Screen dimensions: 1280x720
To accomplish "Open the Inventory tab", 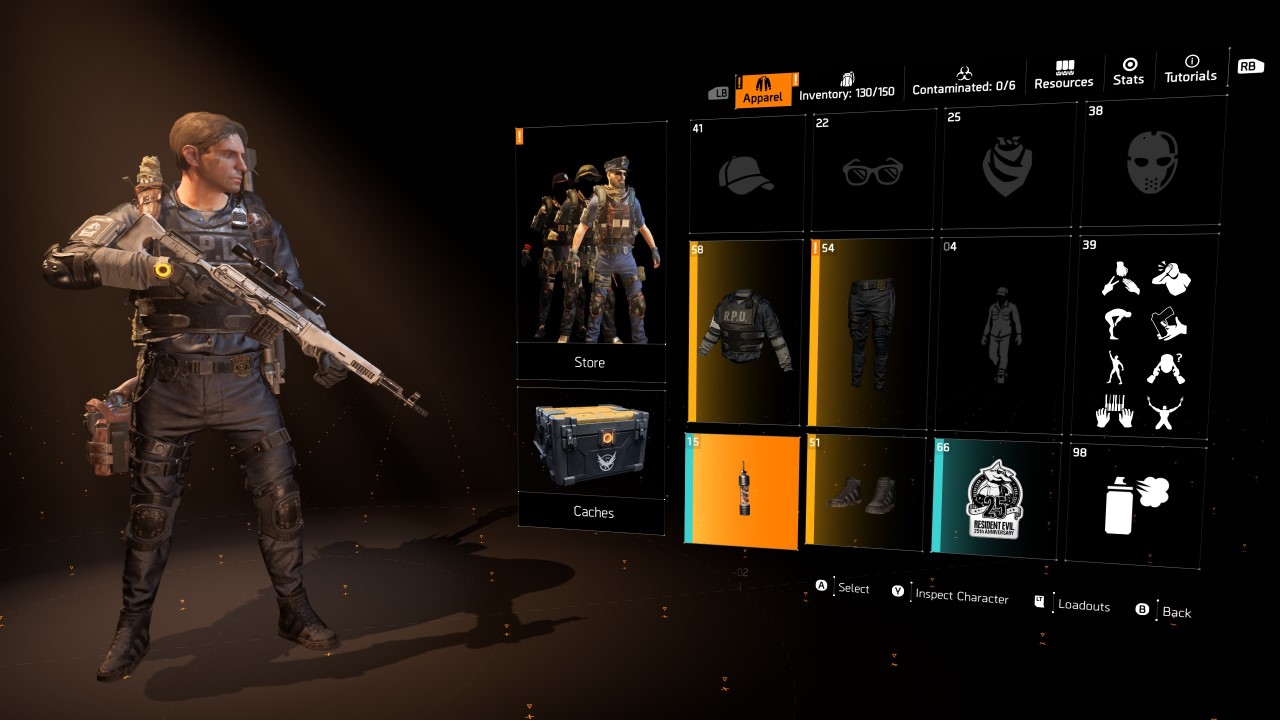I will click(x=847, y=86).
